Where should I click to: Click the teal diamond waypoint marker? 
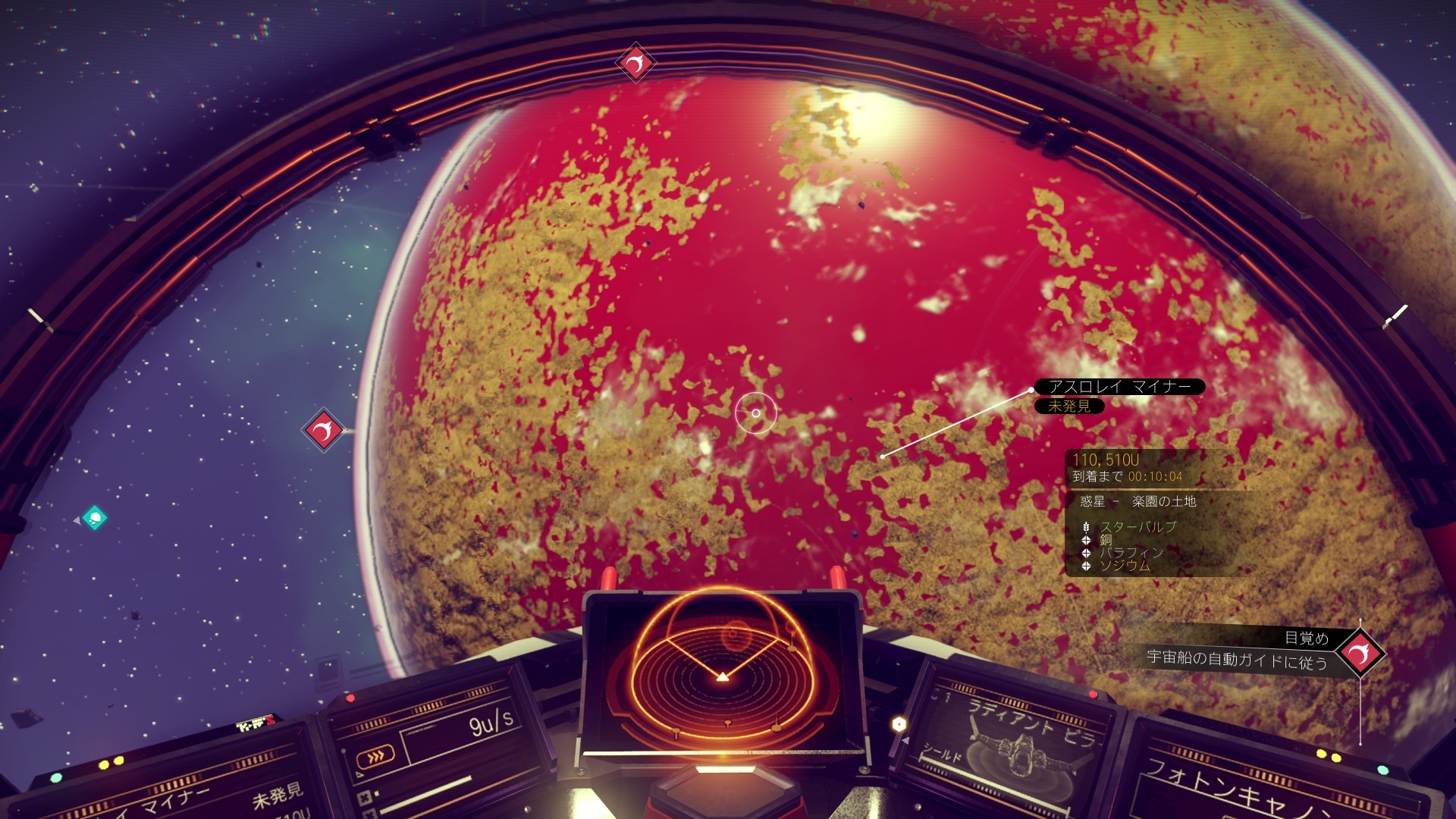point(95,519)
